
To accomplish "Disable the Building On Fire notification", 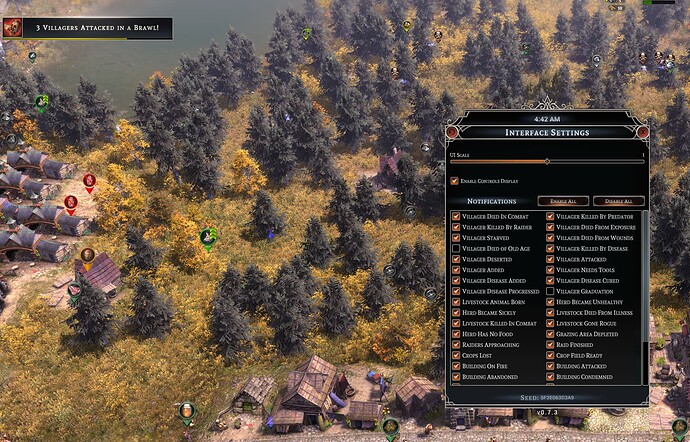I will [456, 366].
